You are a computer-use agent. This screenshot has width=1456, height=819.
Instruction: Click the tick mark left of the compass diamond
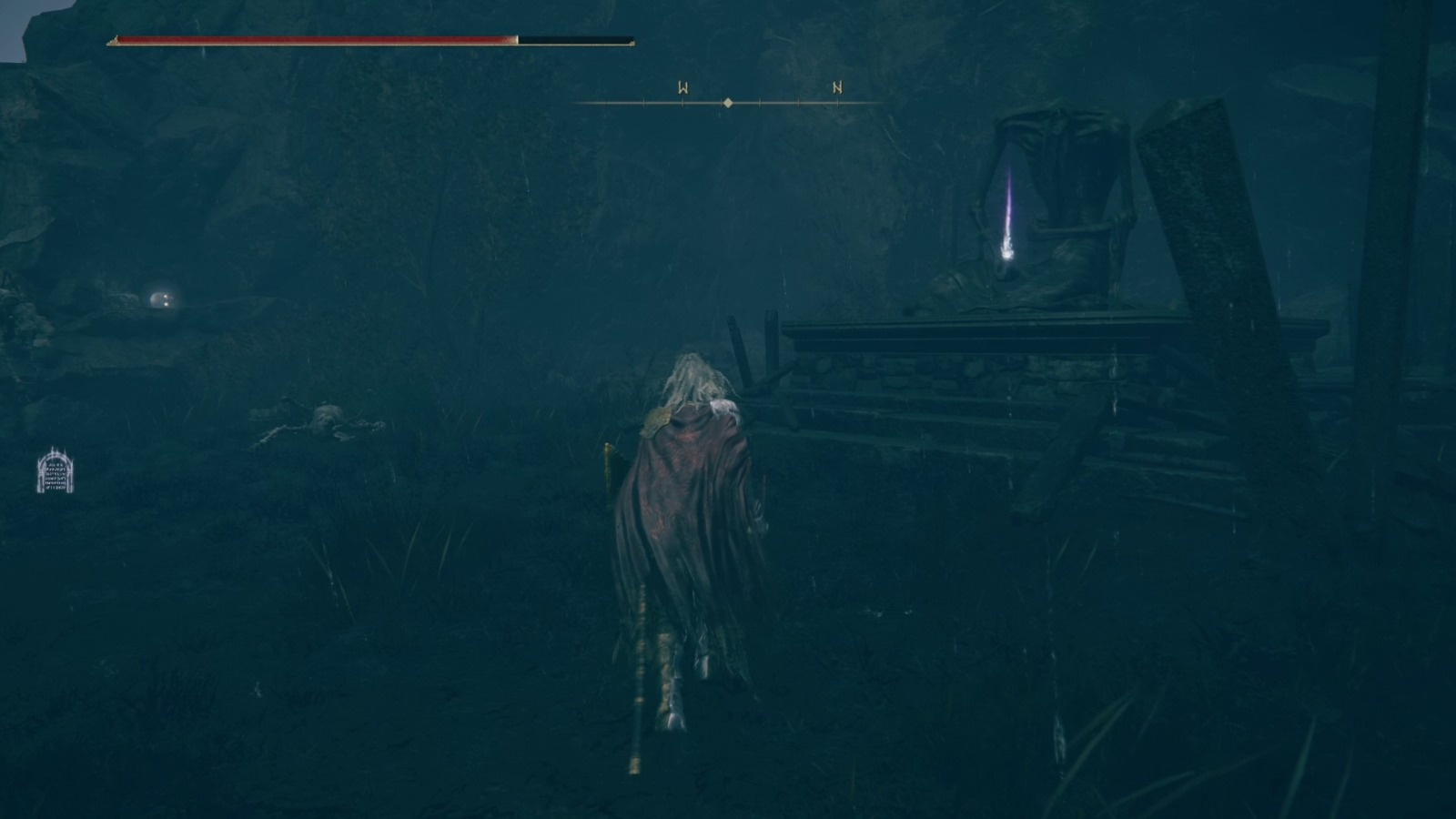682,104
